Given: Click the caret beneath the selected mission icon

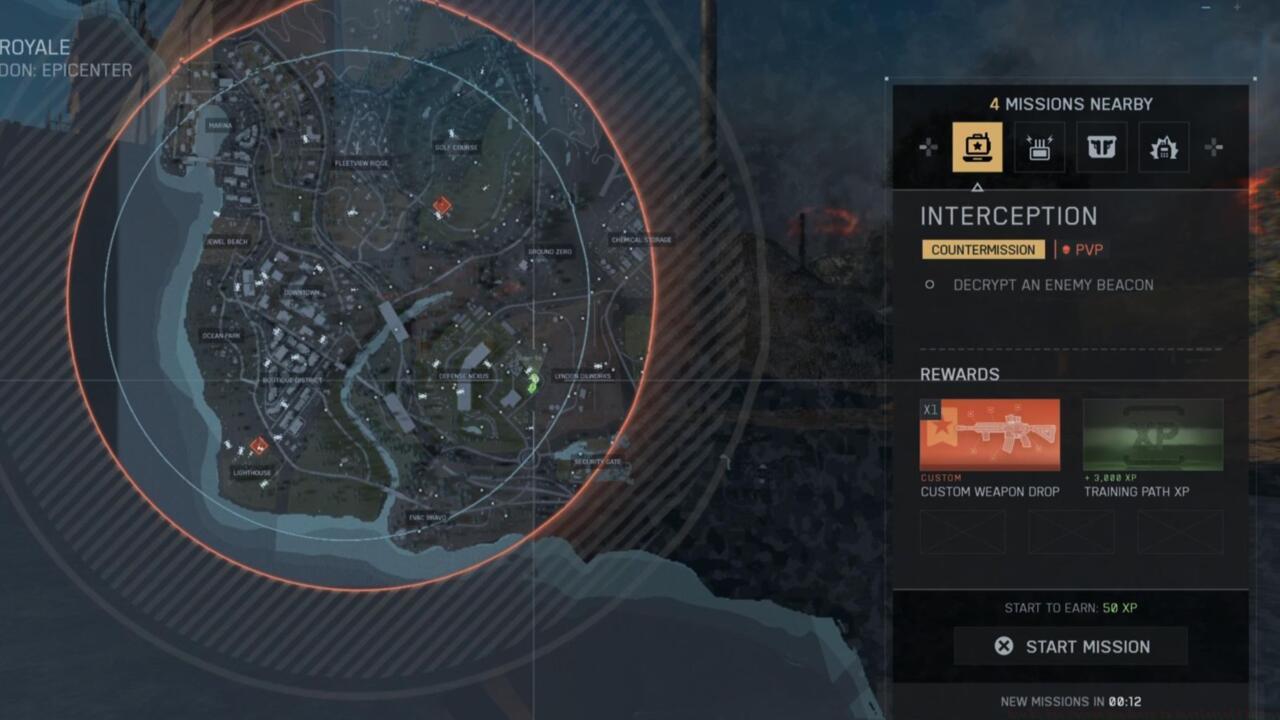Looking at the screenshot, I should point(977,185).
